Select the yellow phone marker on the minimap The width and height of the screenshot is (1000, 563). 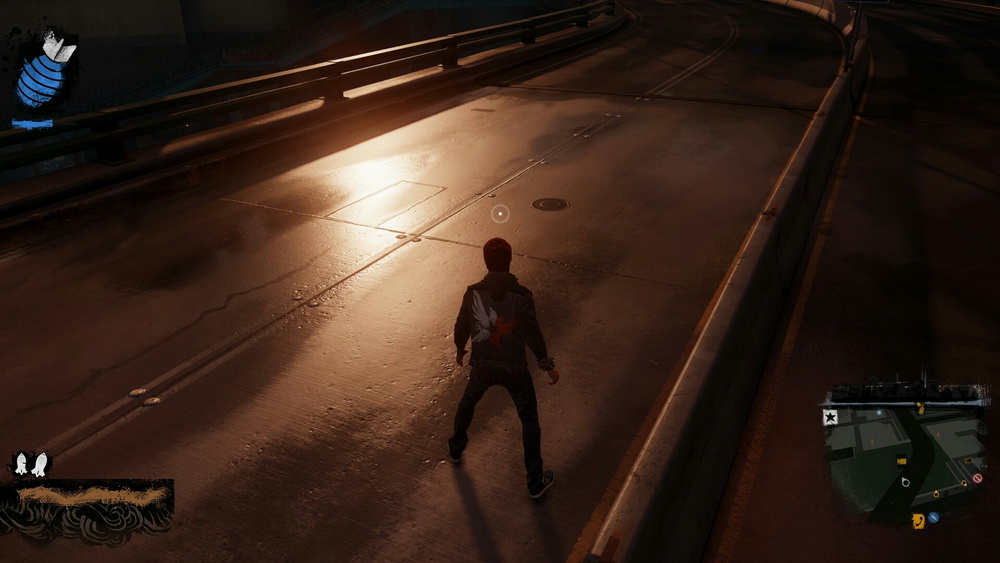[x=918, y=520]
